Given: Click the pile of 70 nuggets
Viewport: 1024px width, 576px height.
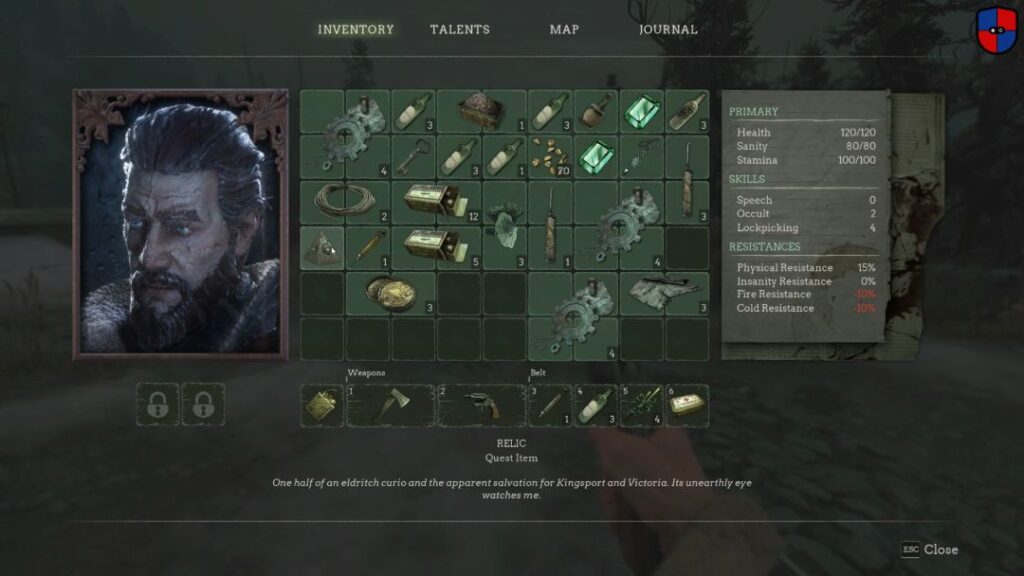Looking at the screenshot, I should pyautogui.click(x=549, y=157).
